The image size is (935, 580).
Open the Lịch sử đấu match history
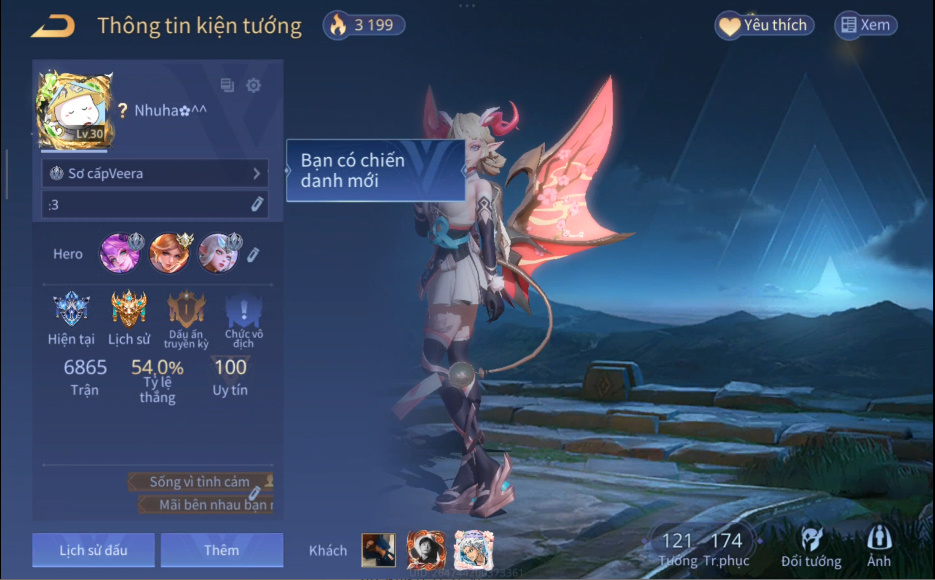click(x=93, y=550)
